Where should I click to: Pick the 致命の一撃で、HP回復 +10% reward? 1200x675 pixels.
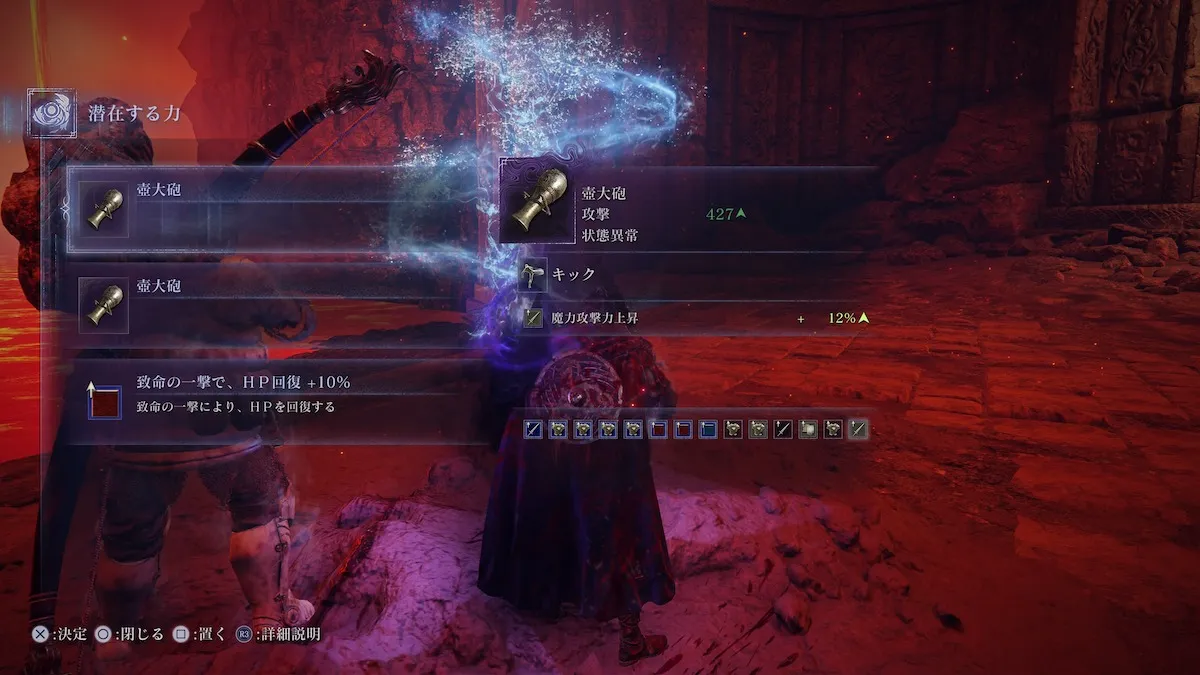(270, 395)
